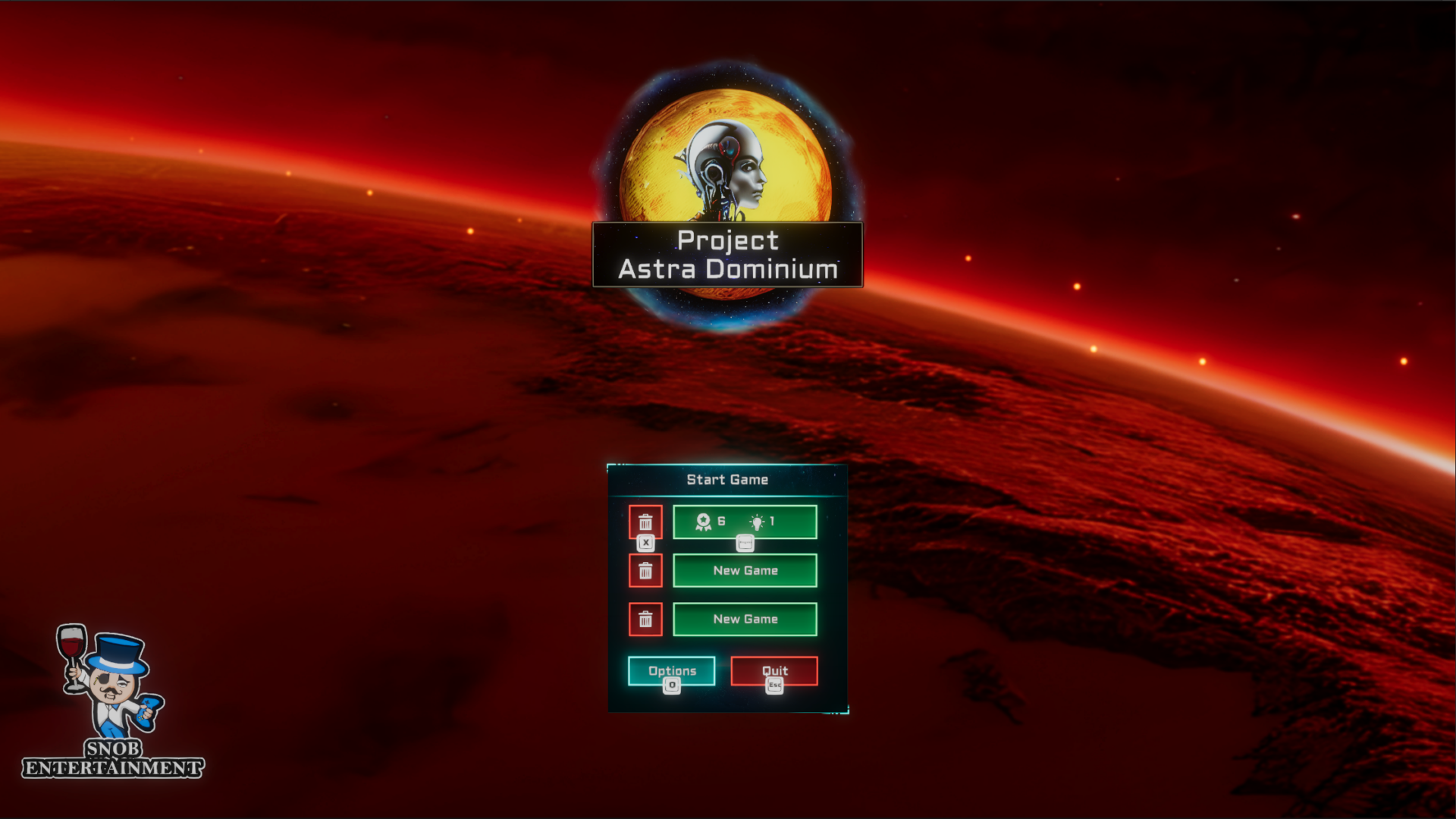Click the O key hint below Options
Viewport: 1456px width, 819px height.
click(672, 685)
